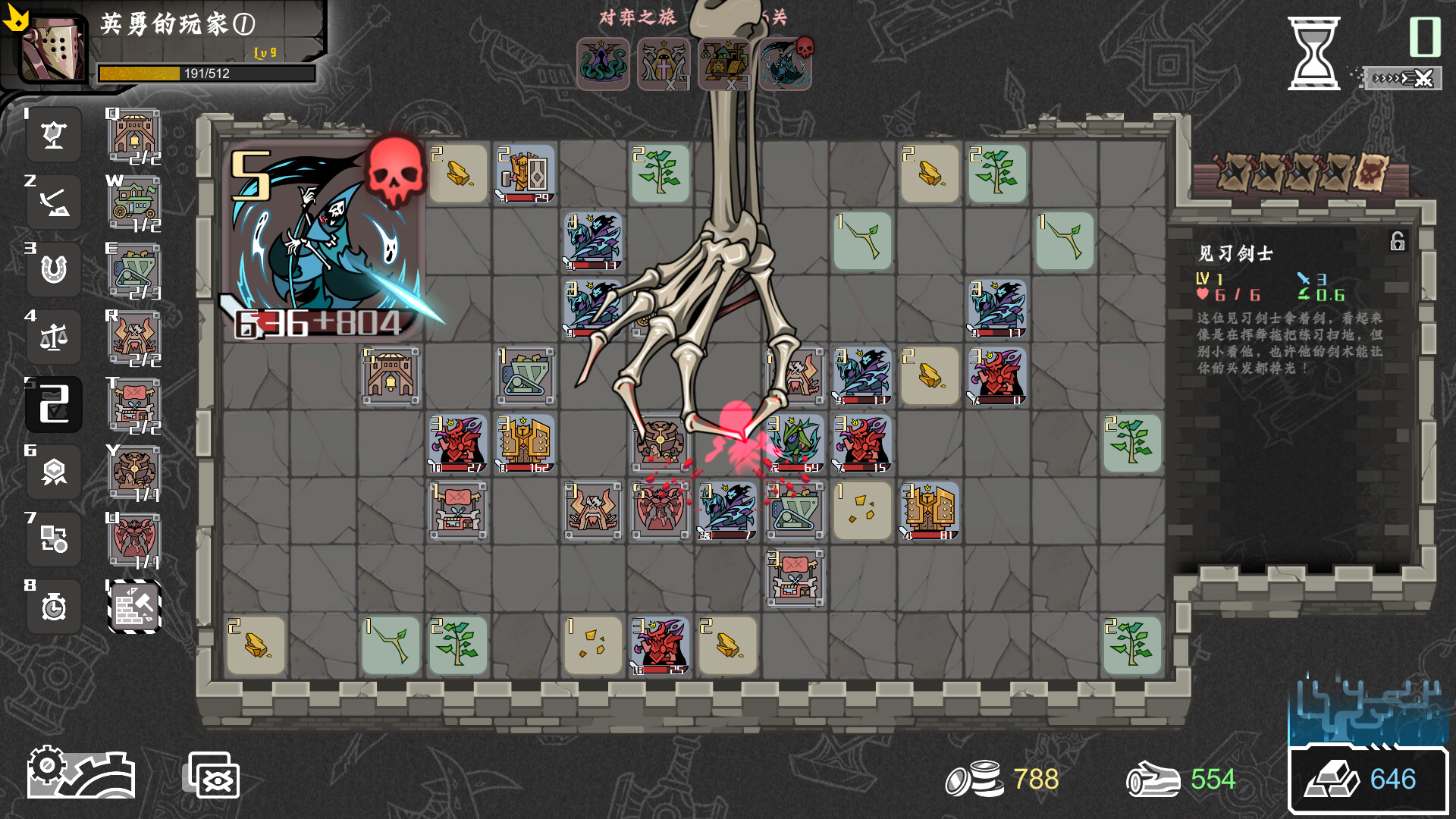Activate the balance scales tool
The image size is (1456, 819).
(53, 337)
